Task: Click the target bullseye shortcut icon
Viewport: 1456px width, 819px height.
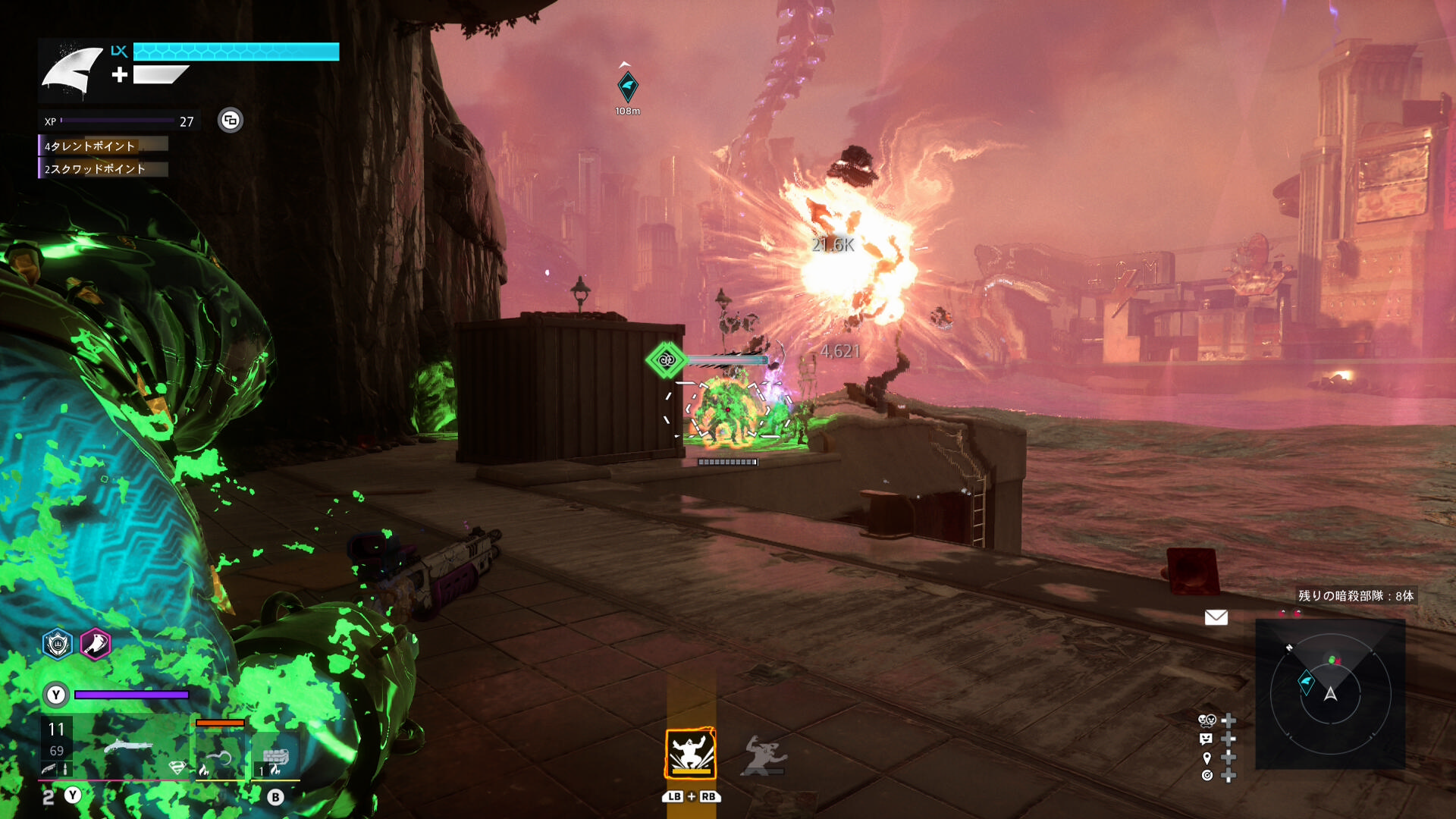Action: coord(1207,775)
